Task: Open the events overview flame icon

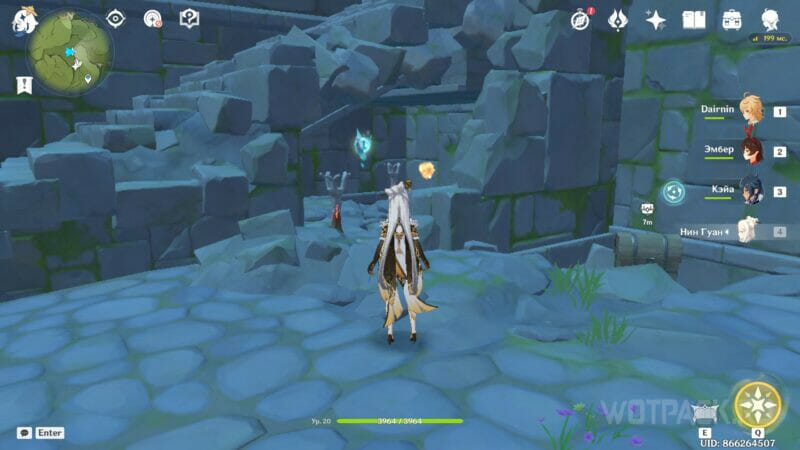Action: (x=618, y=20)
